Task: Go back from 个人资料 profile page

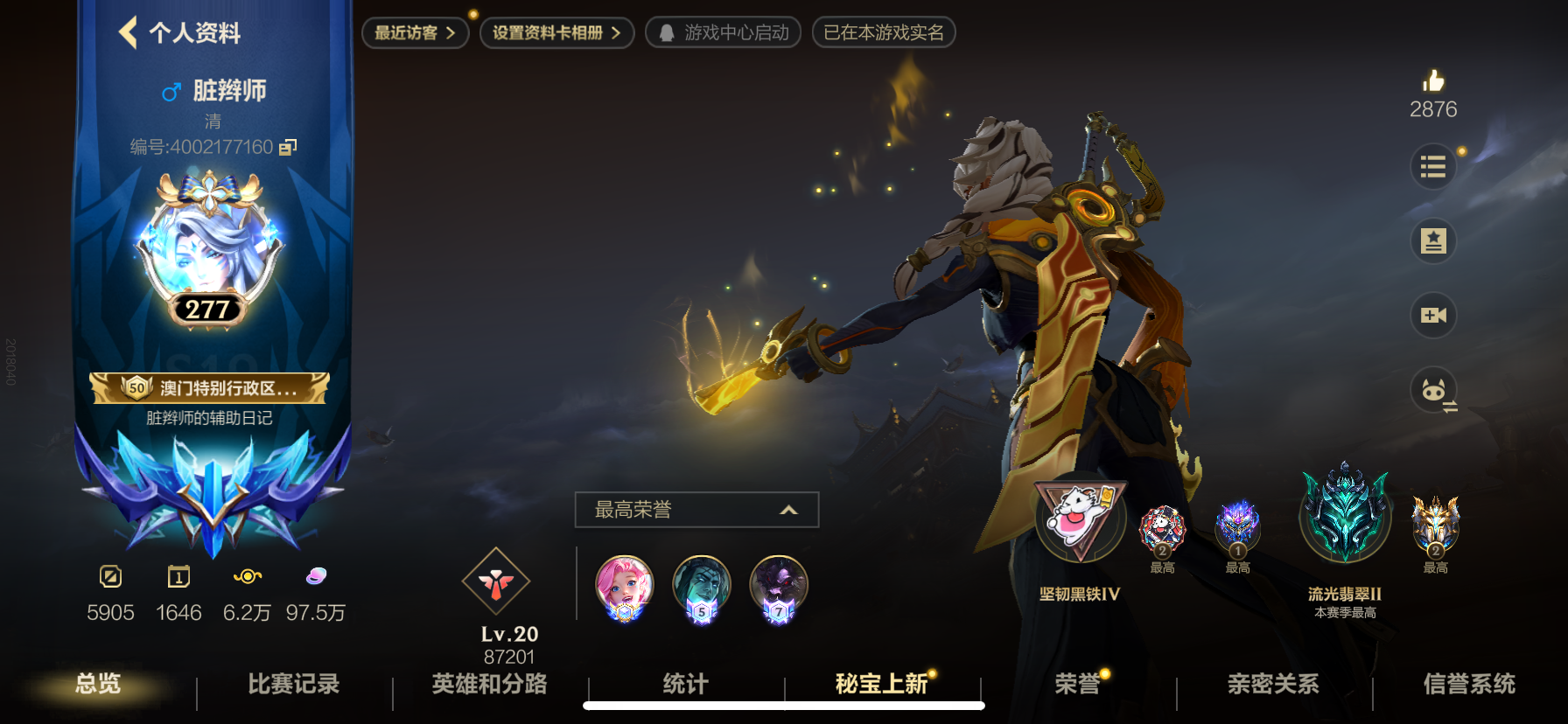Action: click(129, 33)
